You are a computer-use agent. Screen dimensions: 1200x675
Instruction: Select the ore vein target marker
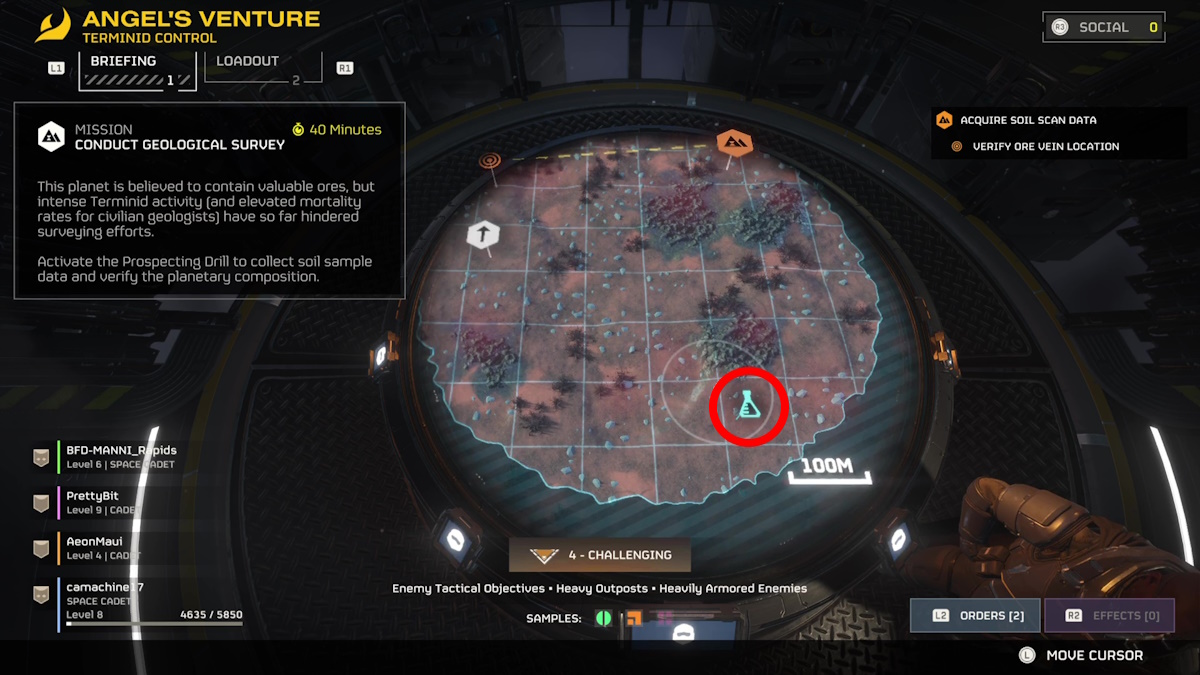click(490, 160)
